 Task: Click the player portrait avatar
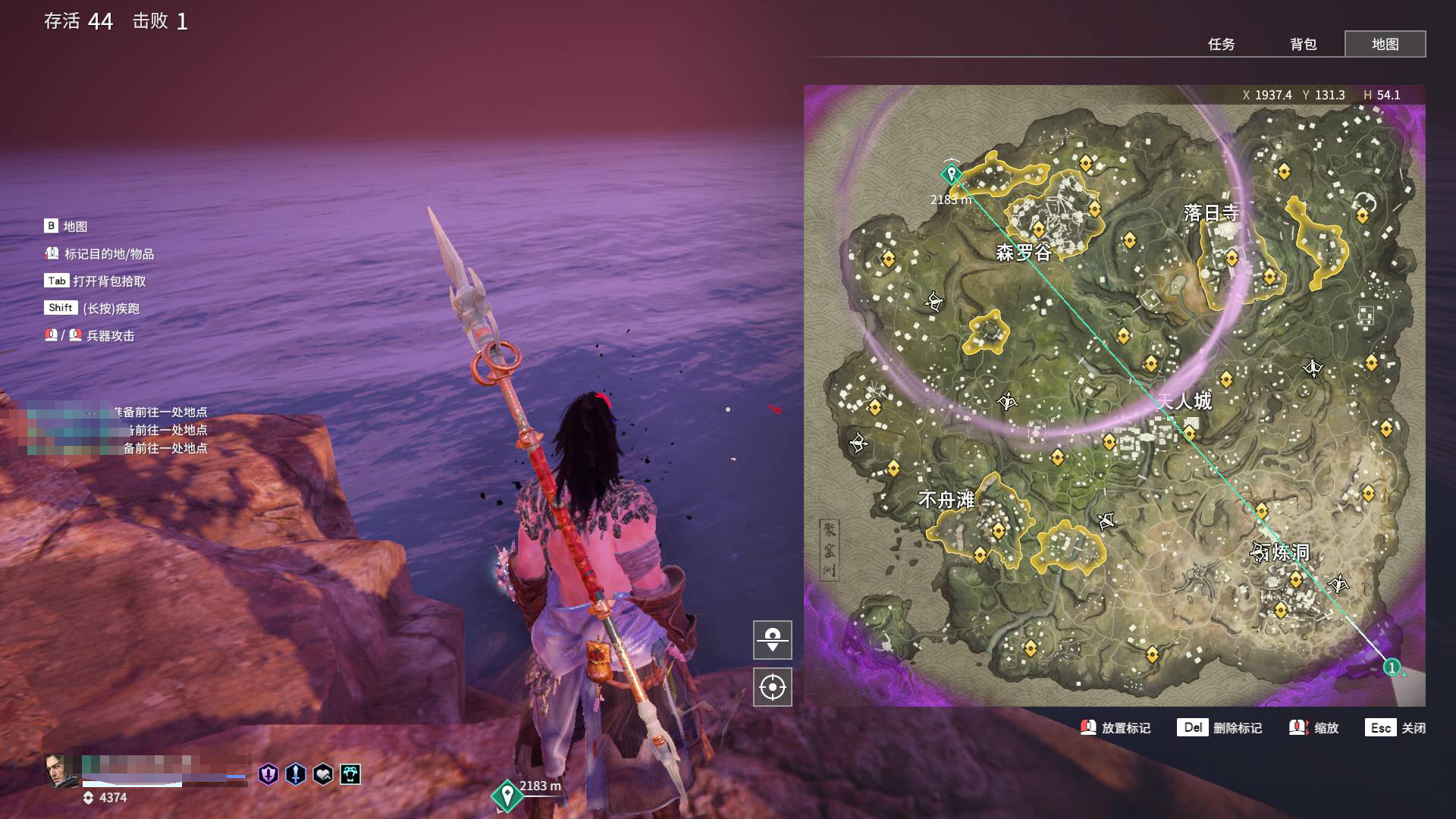click(x=61, y=771)
